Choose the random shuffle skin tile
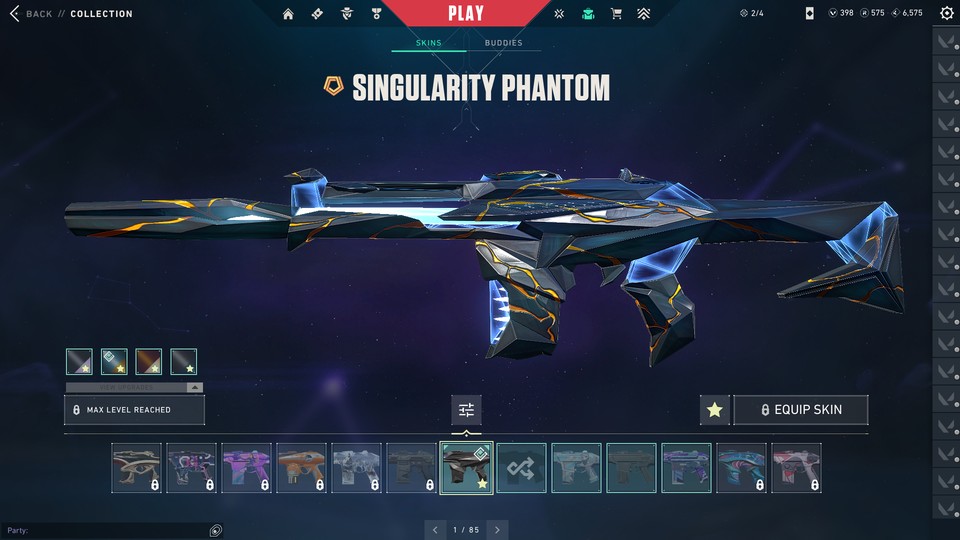This screenshot has width=960, height=540. click(521, 468)
